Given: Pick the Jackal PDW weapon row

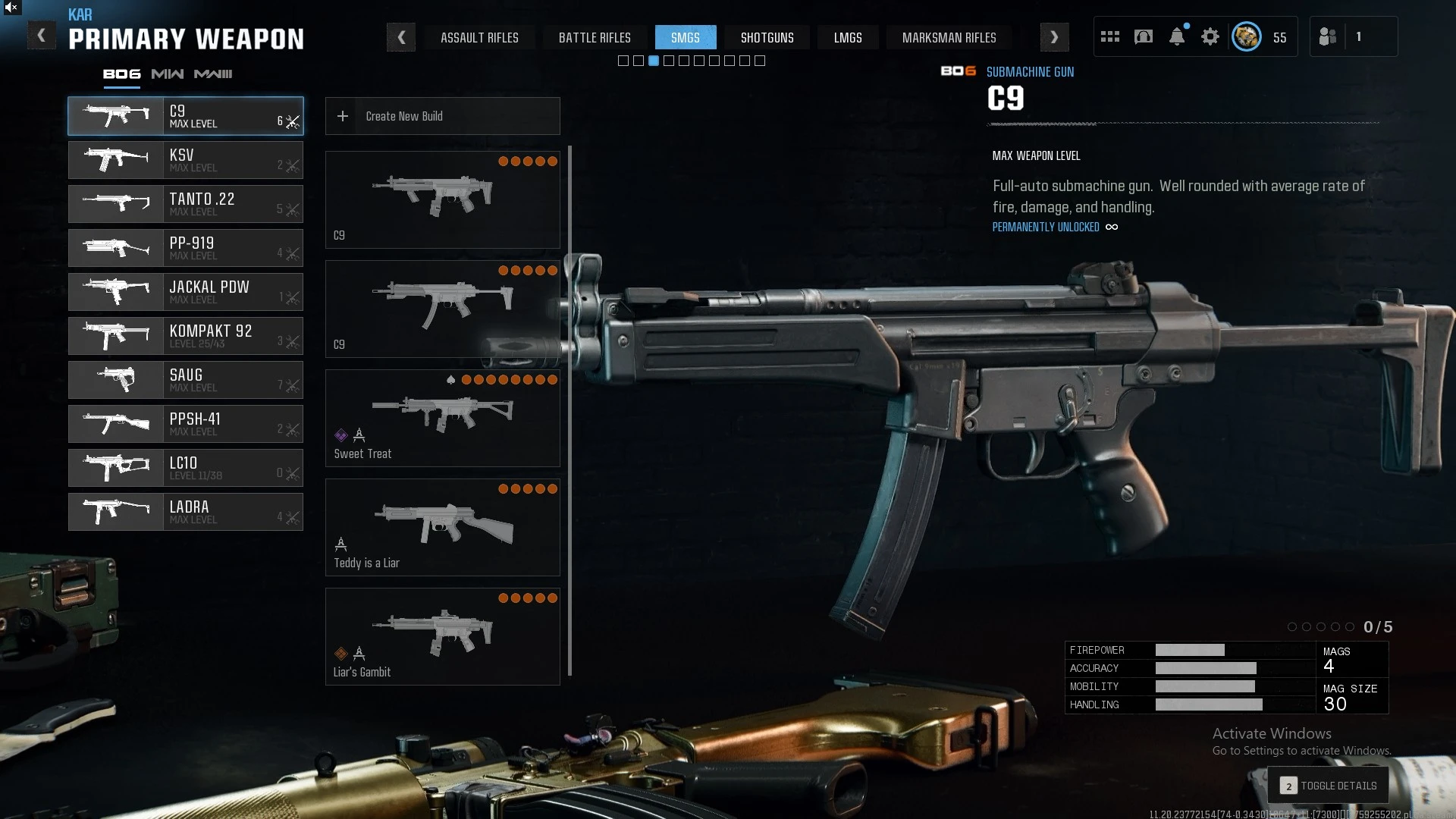Looking at the screenshot, I should (x=186, y=292).
